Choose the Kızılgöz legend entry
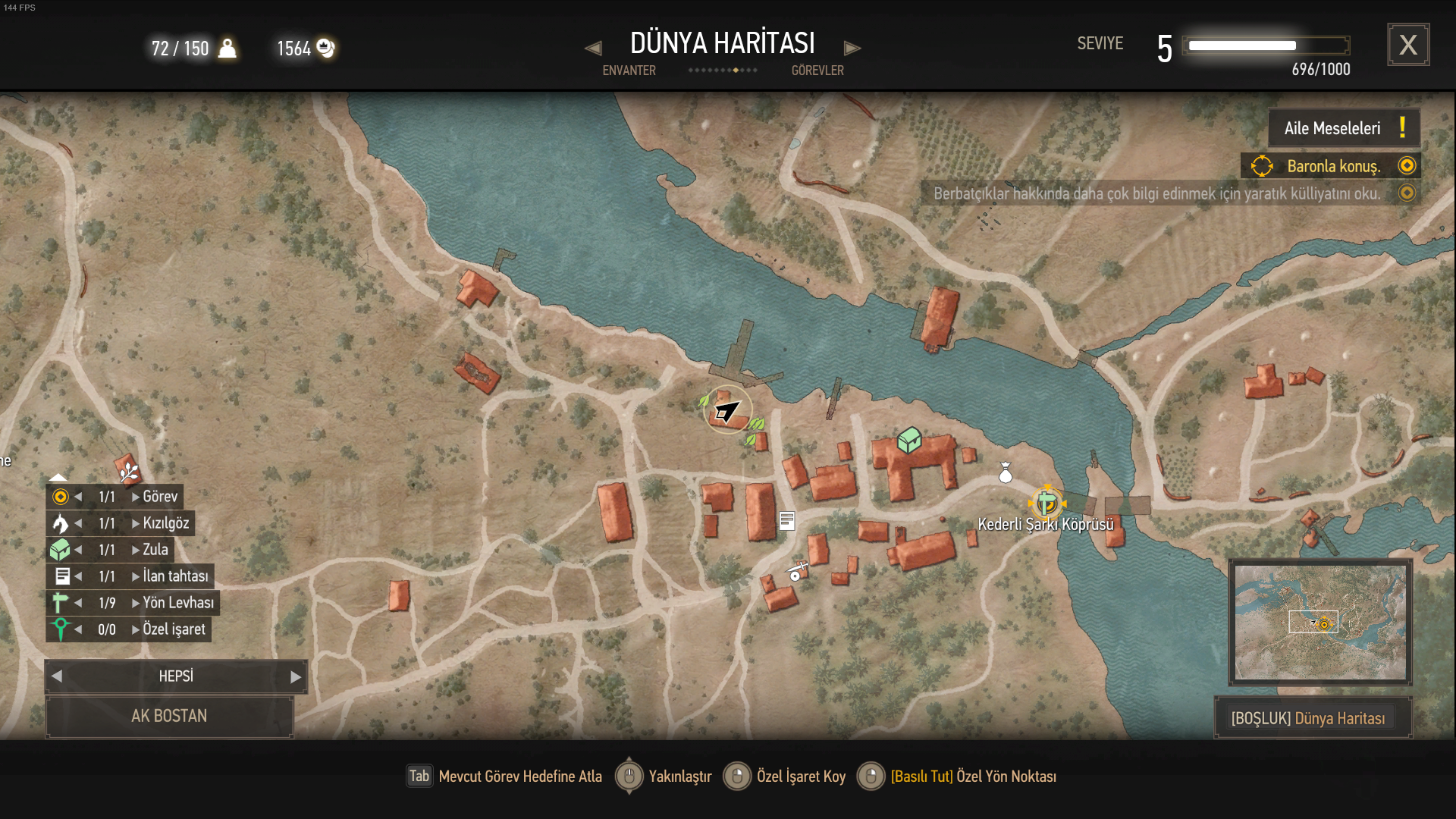The image size is (1456, 819). [165, 523]
